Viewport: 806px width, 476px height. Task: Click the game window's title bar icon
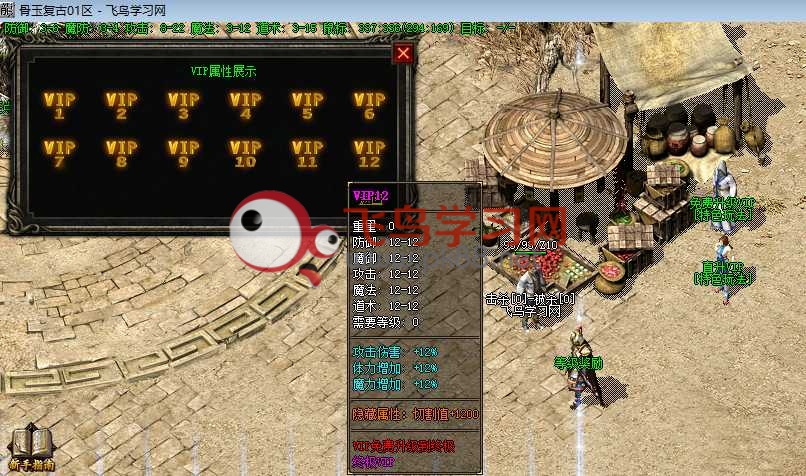click(9, 9)
